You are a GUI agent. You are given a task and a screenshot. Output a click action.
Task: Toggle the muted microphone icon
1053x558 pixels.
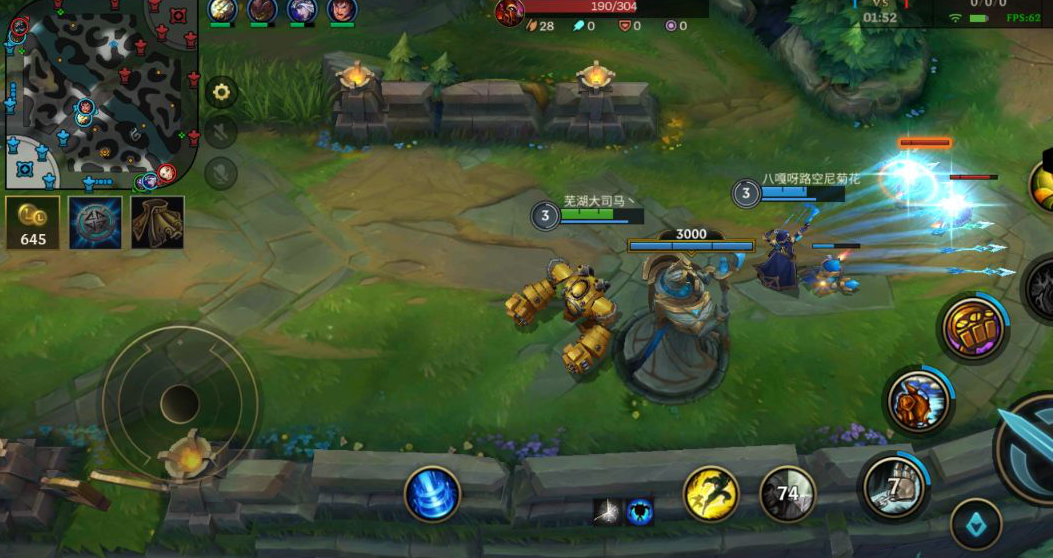coord(221,172)
